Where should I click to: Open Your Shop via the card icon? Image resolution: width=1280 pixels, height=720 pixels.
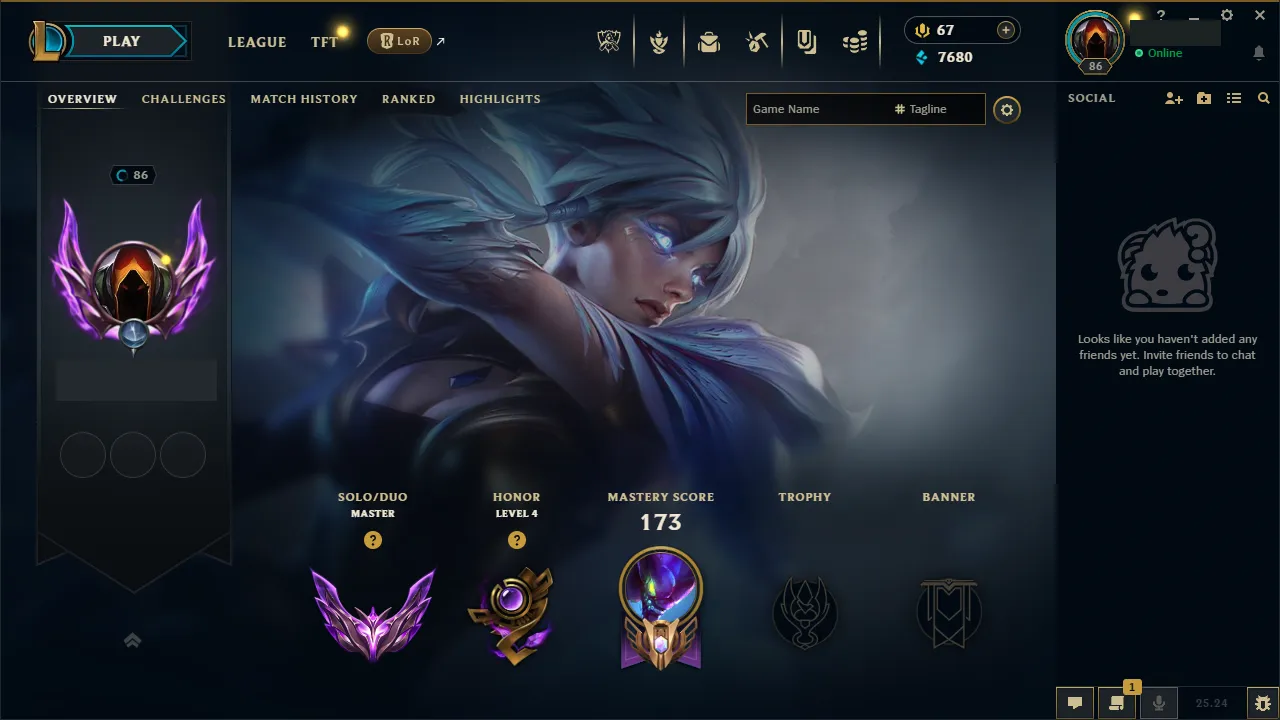[807, 41]
